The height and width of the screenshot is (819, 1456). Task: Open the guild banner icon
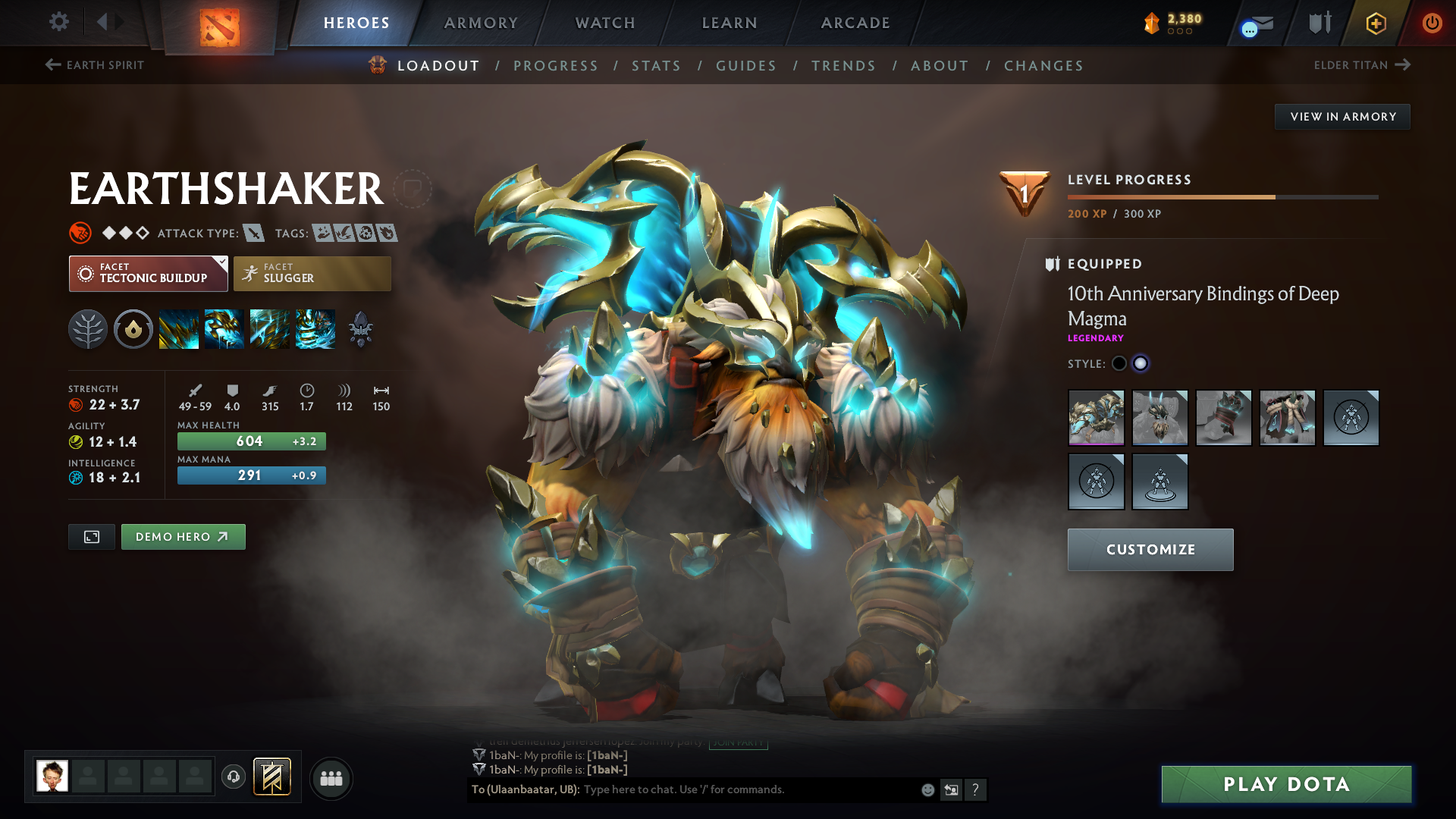271,777
